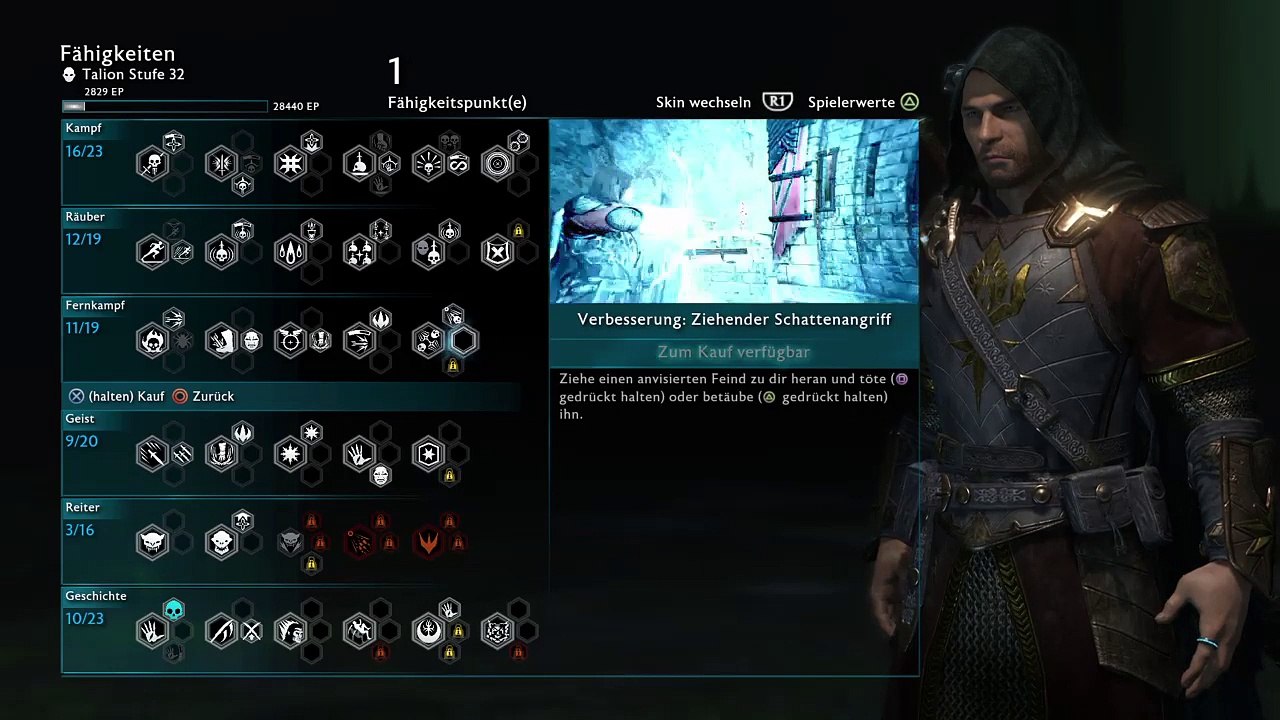Screen dimensions: 1280x720
Task: Select the skull-and-sword skill in Kampf
Action: (153, 163)
